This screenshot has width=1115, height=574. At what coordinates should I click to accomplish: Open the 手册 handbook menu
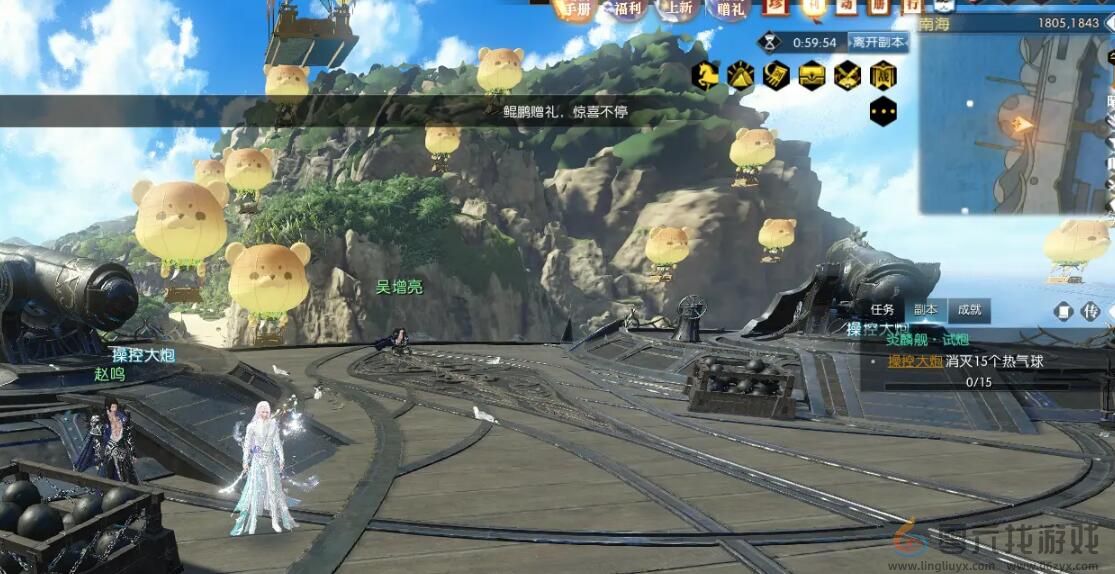pyautogui.click(x=575, y=9)
